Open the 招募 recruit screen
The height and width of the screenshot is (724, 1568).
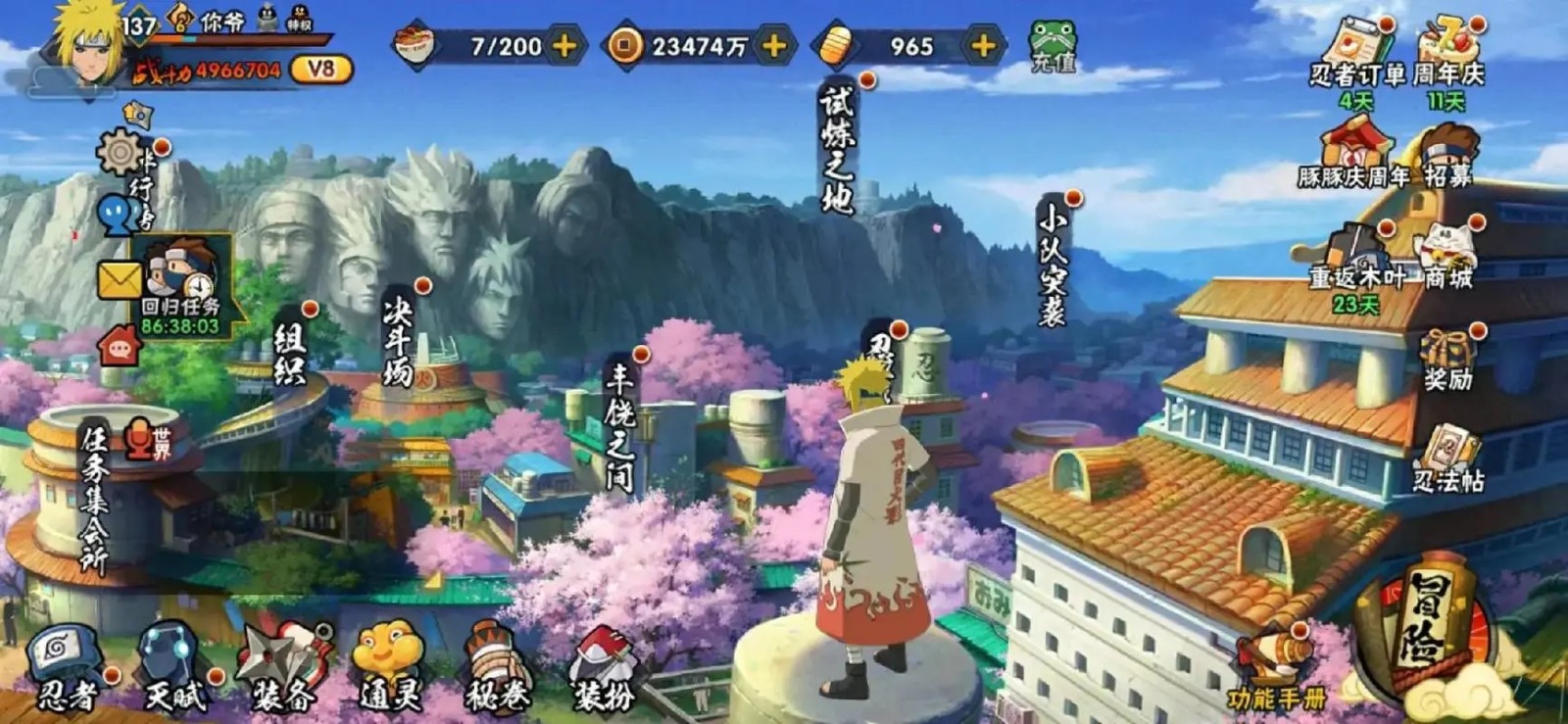tap(1448, 155)
